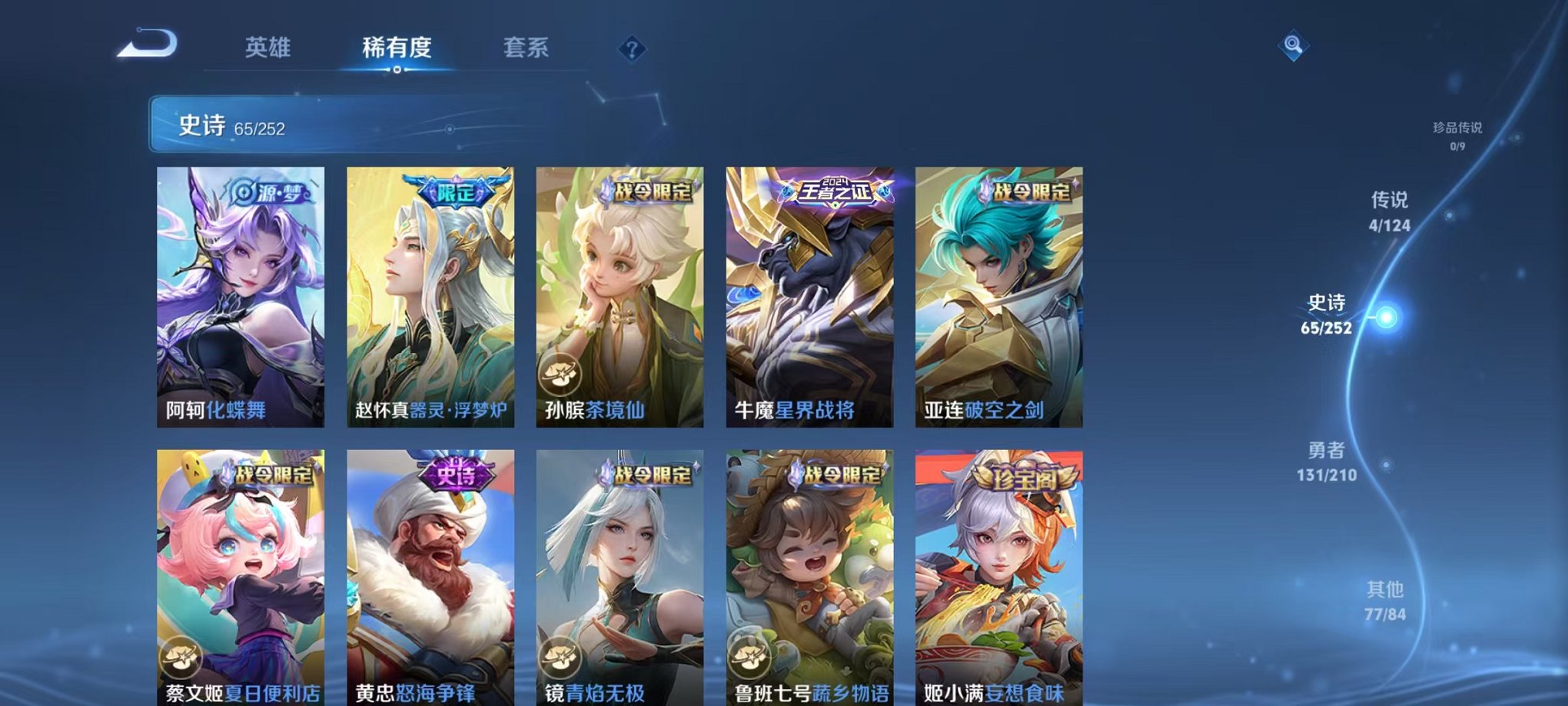Image resolution: width=1568 pixels, height=706 pixels.
Task: Click the leaf badge on 蔡文姬's card
Action: [182, 658]
